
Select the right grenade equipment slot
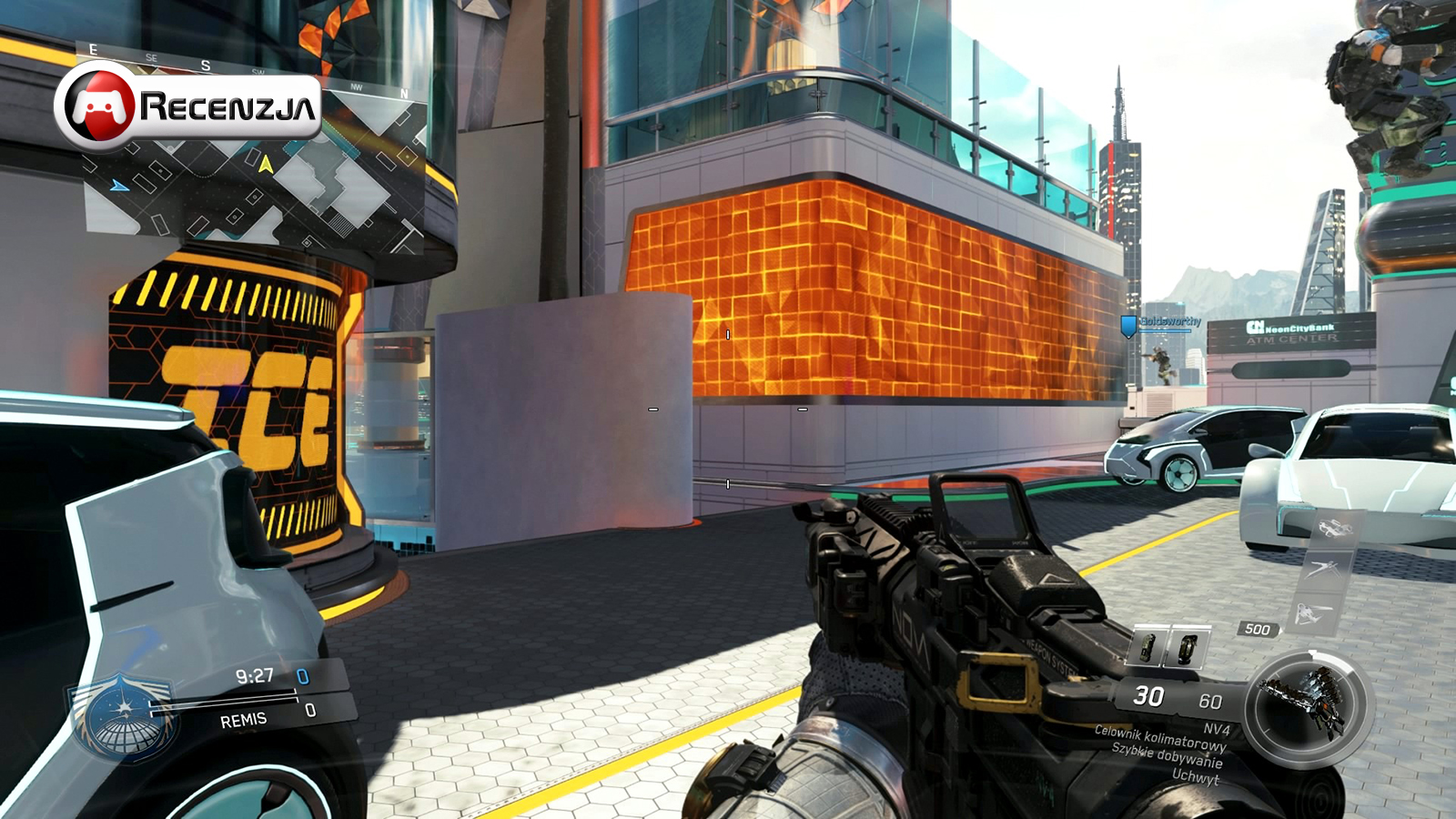point(1187,647)
